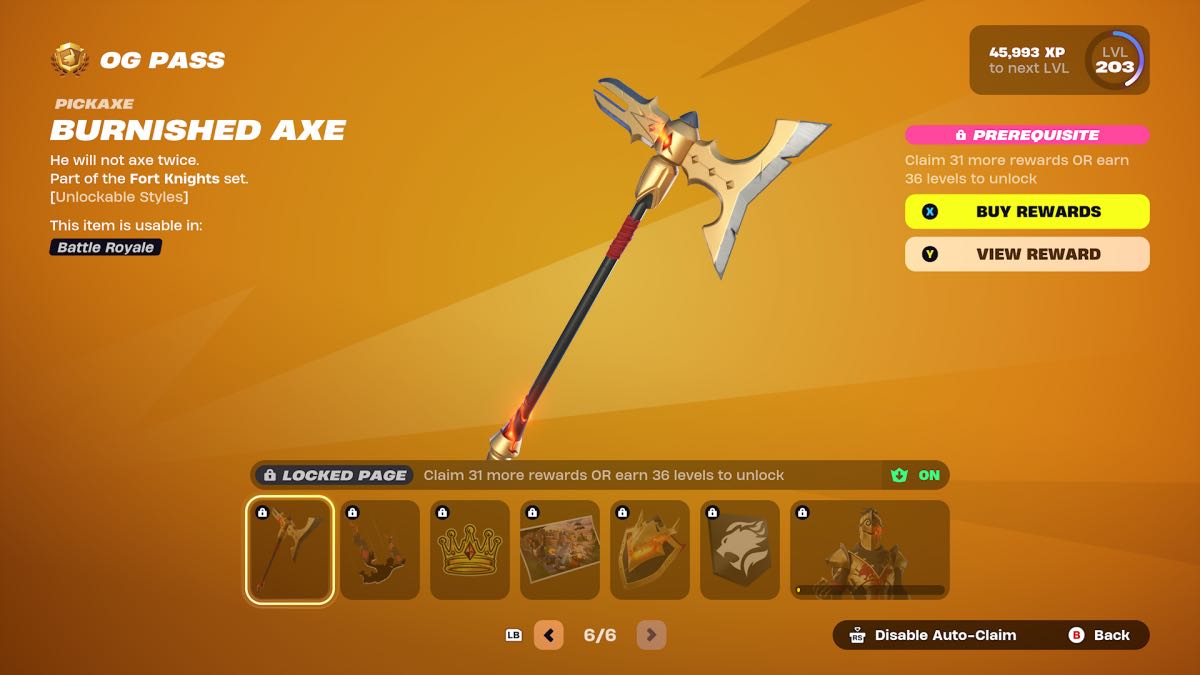Click Disable Auto-Claim
Viewport: 1200px width, 675px height.
(x=934, y=635)
